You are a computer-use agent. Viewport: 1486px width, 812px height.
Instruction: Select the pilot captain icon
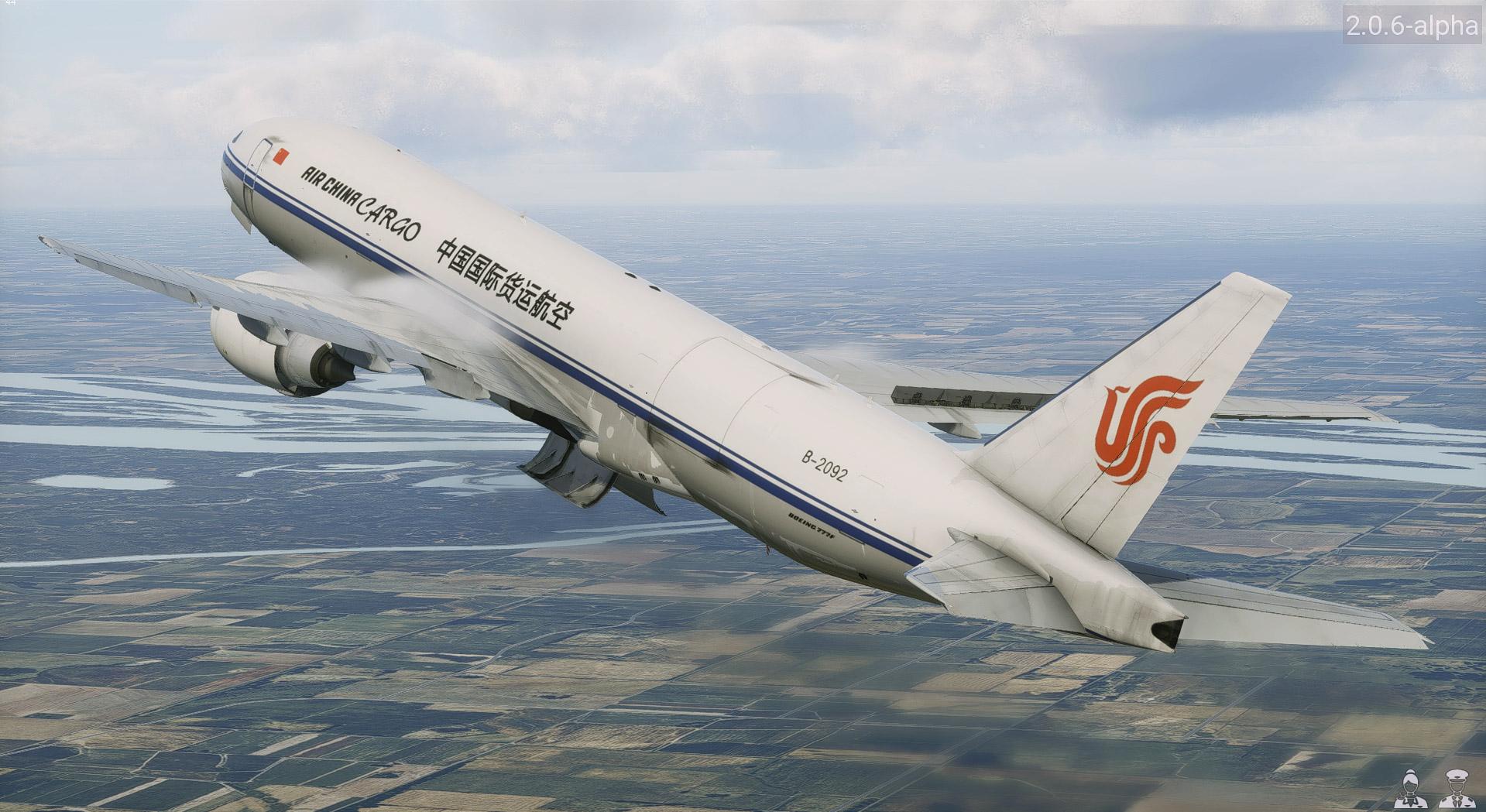[1456, 789]
